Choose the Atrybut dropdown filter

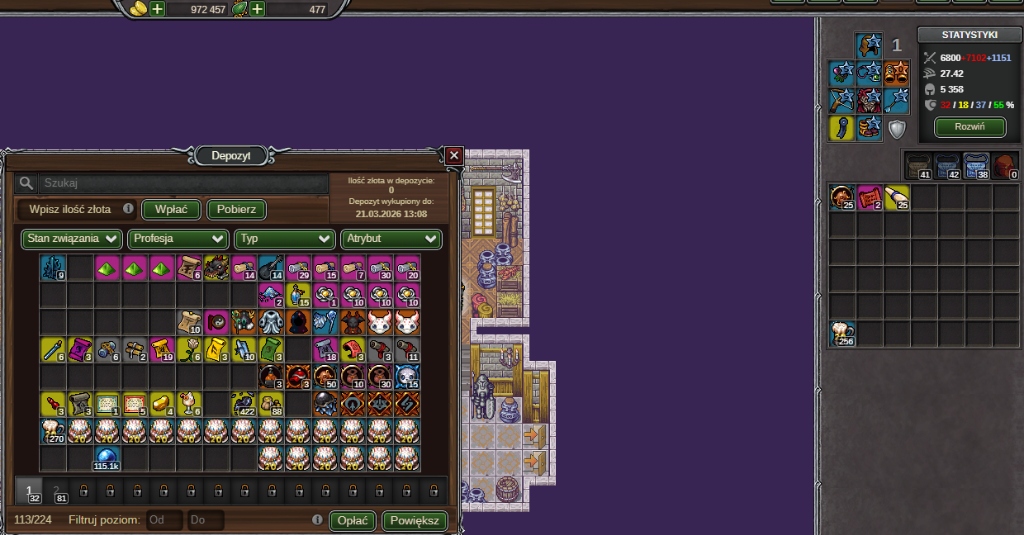390,239
